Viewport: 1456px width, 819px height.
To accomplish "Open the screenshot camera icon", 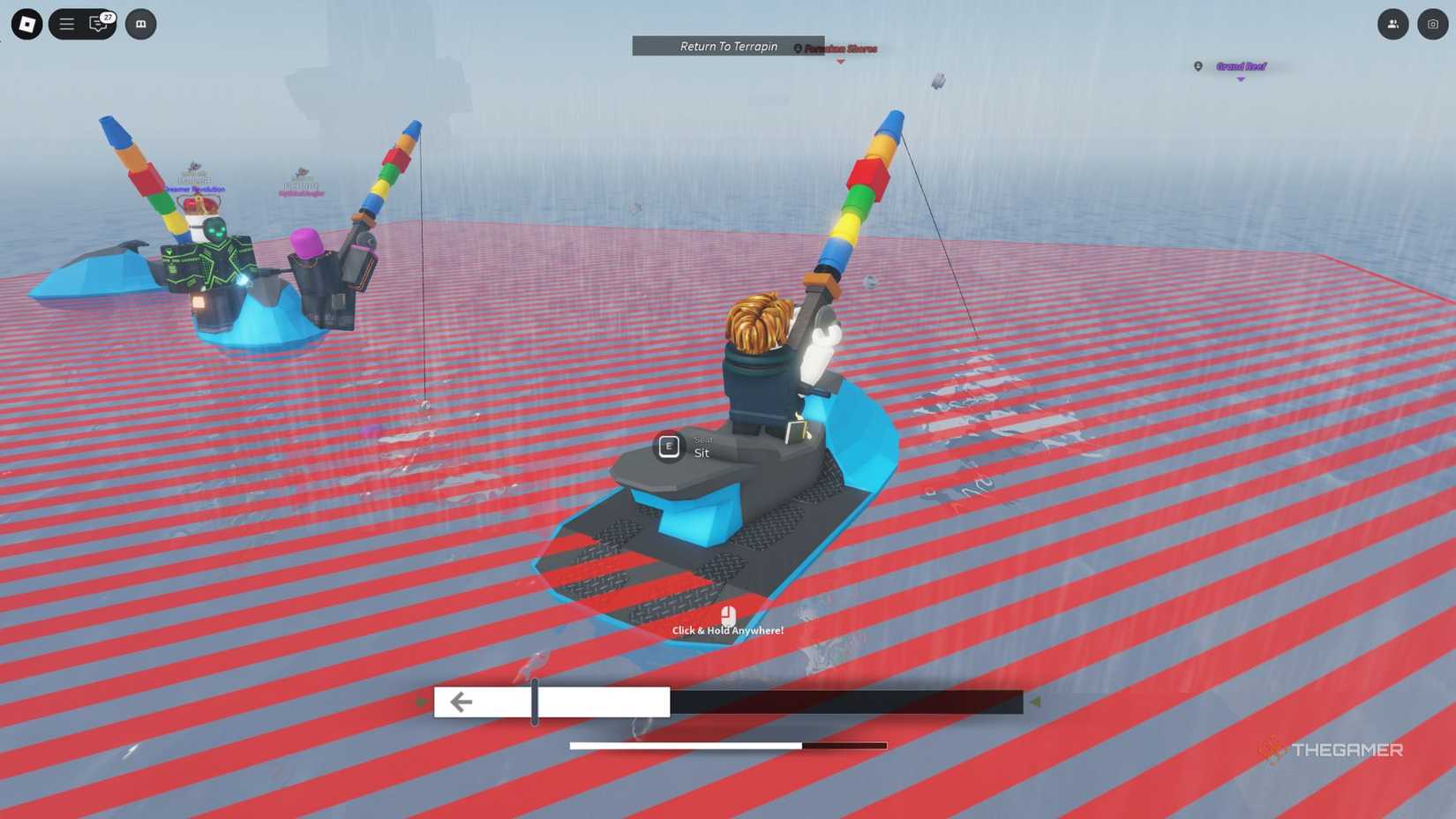I will point(1431,24).
